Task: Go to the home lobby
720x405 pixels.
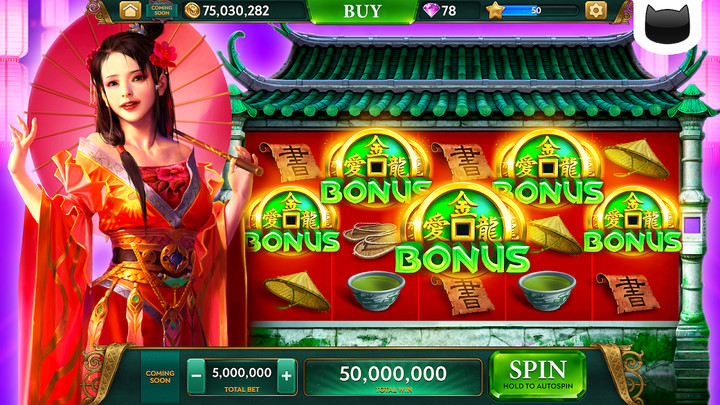Action: point(130,11)
